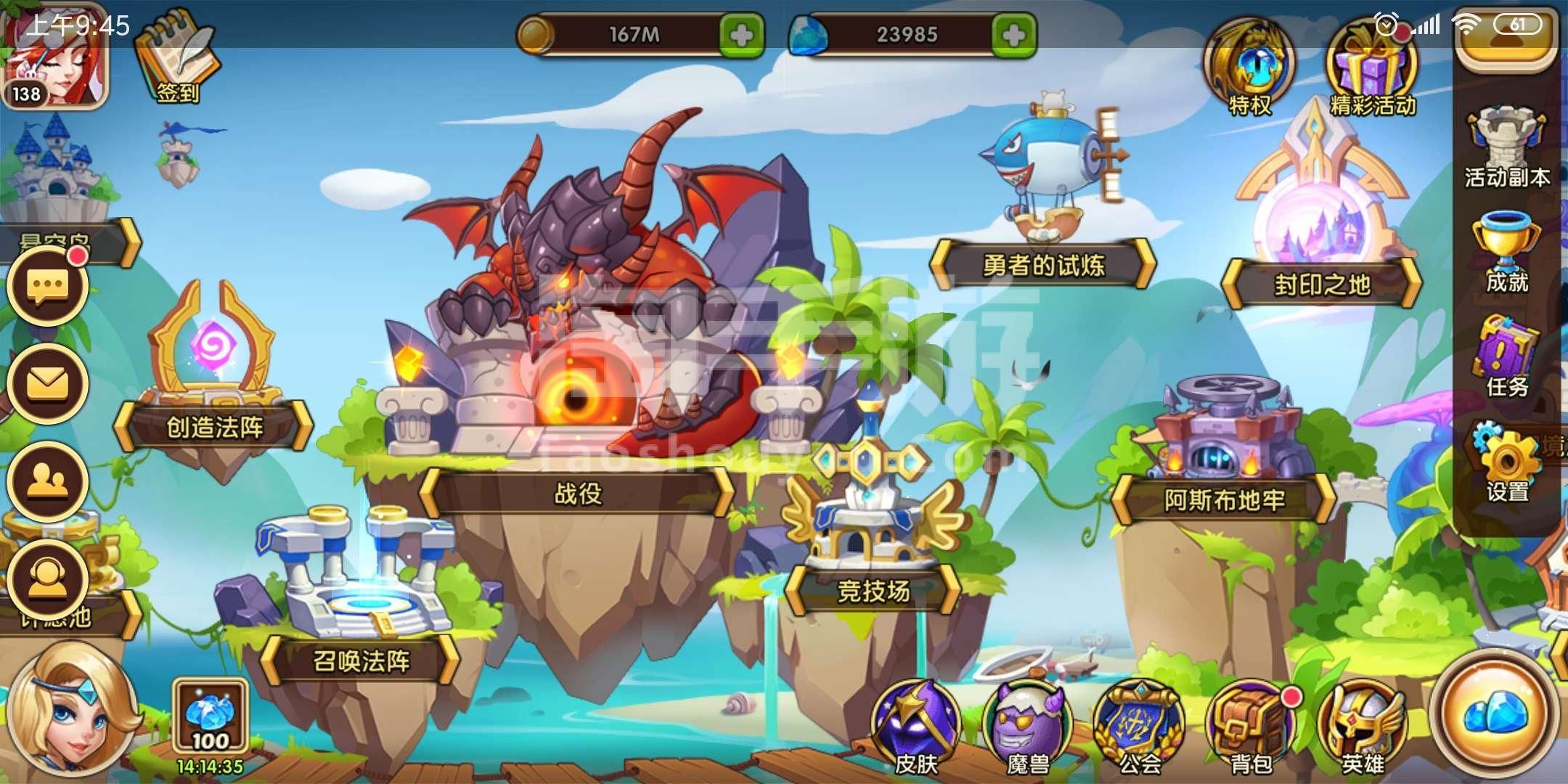Check the mail envelope button
The image size is (1568, 784).
click(x=48, y=383)
